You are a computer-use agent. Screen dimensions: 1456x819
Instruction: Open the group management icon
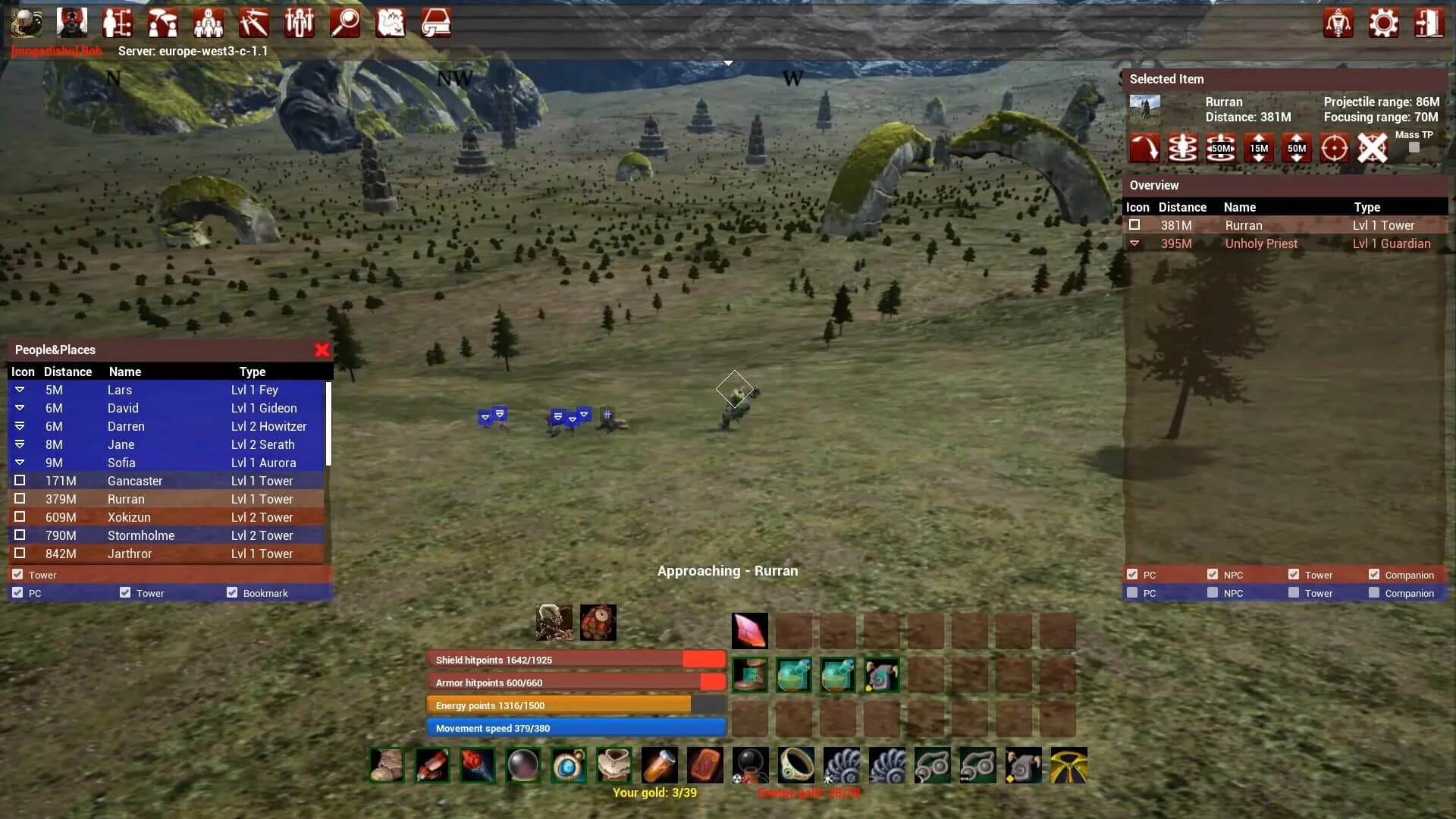tap(209, 23)
